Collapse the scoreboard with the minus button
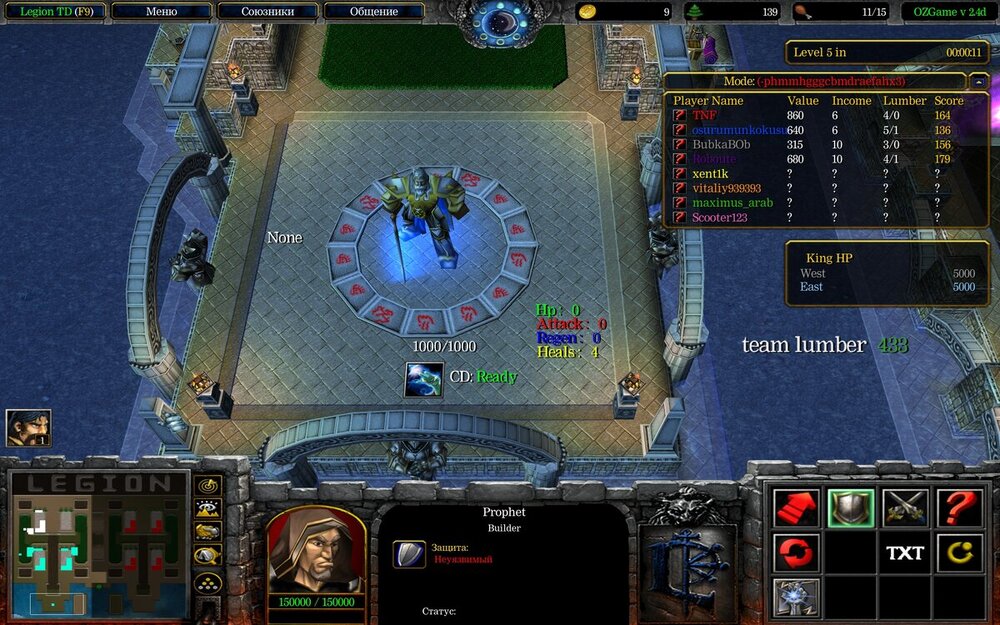Viewport: 1000px width, 625px height. [979, 81]
